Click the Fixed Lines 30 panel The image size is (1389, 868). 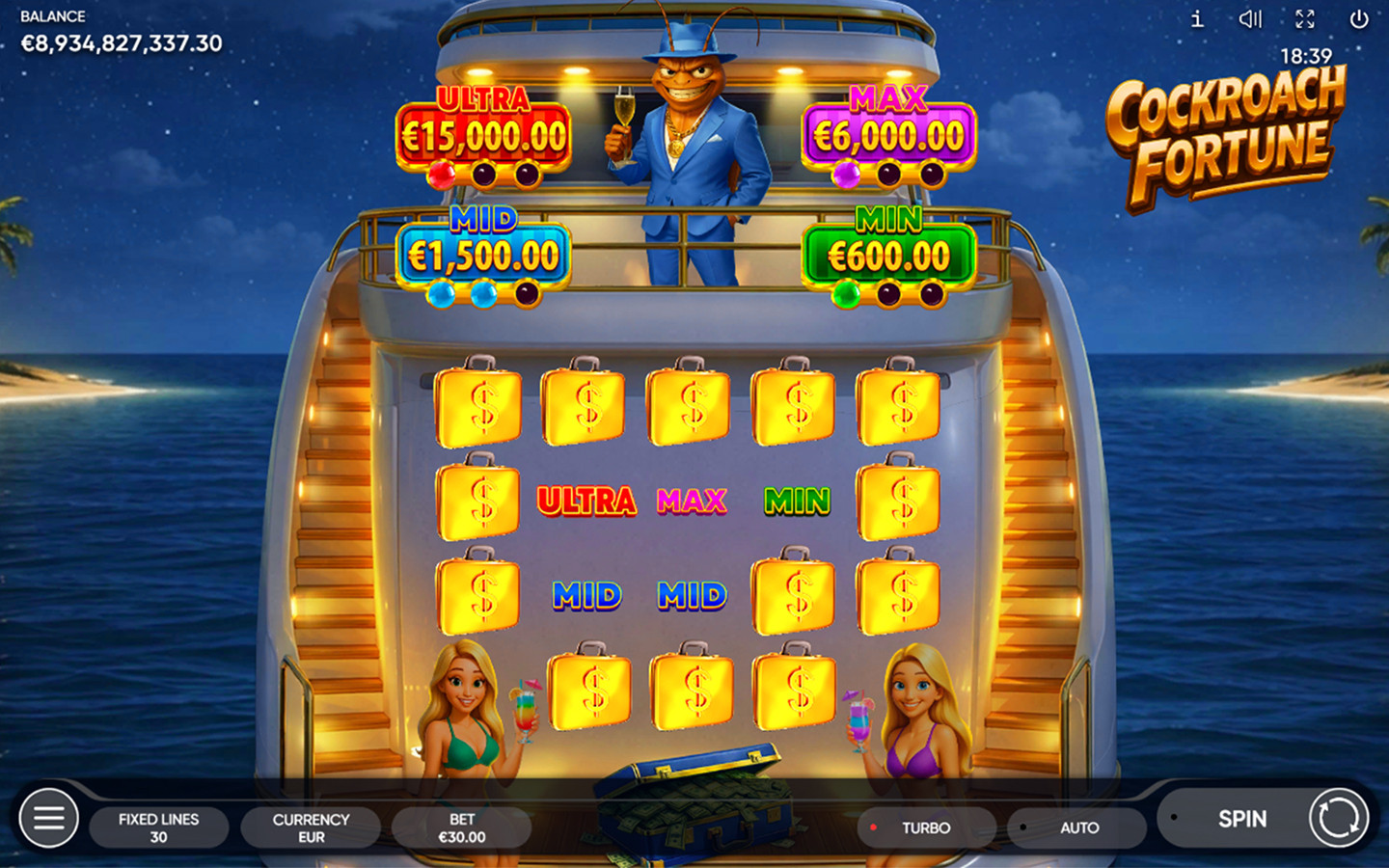tap(159, 827)
